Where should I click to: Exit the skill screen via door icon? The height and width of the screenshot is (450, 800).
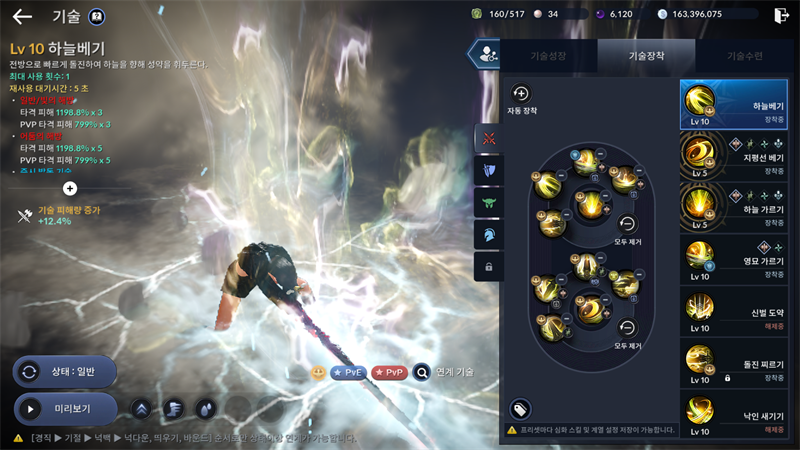click(x=781, y=15)
